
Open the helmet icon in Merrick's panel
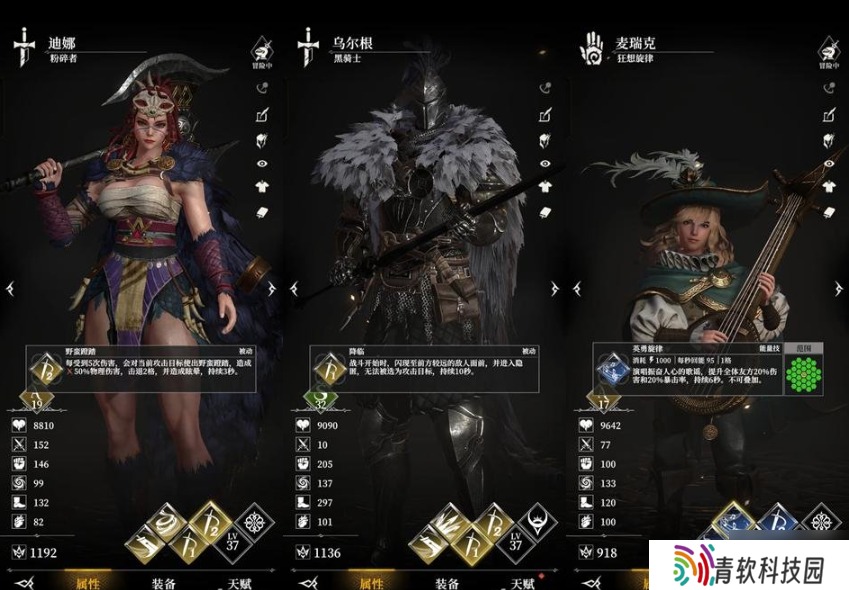pos(829,139)
